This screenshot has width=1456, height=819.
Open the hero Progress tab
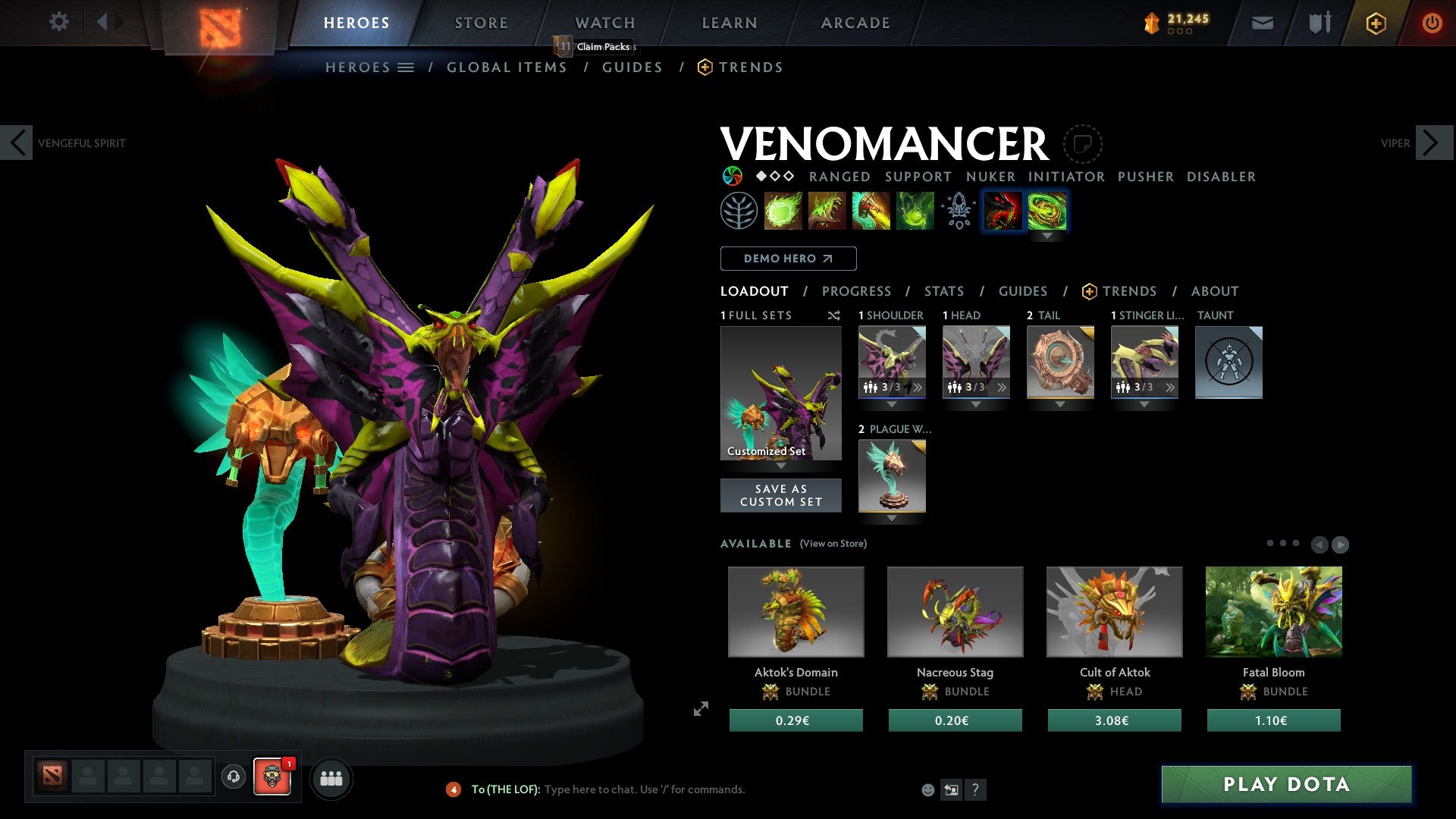(856, 291)
